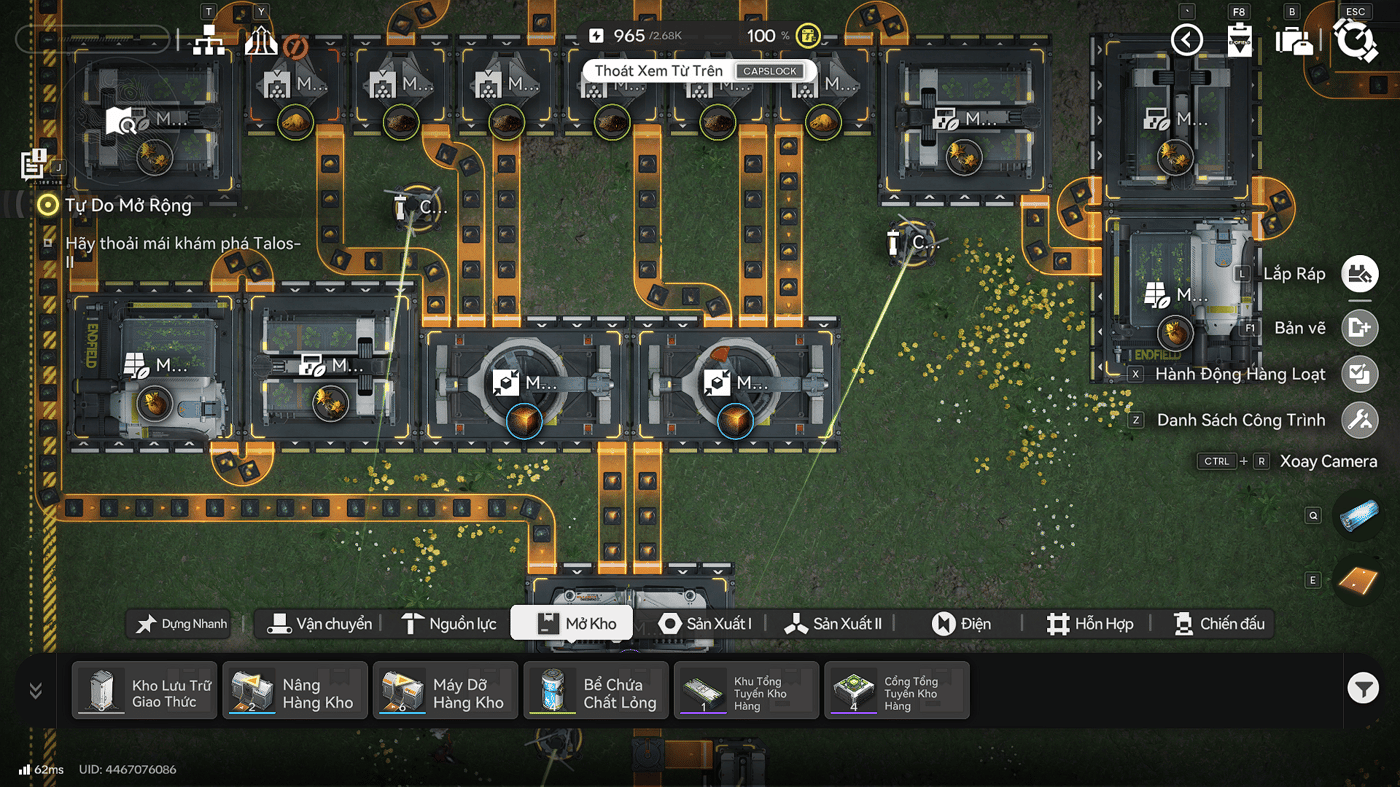
Task: Show the Hỗn Hợp category
Action: click(1089, 624)
